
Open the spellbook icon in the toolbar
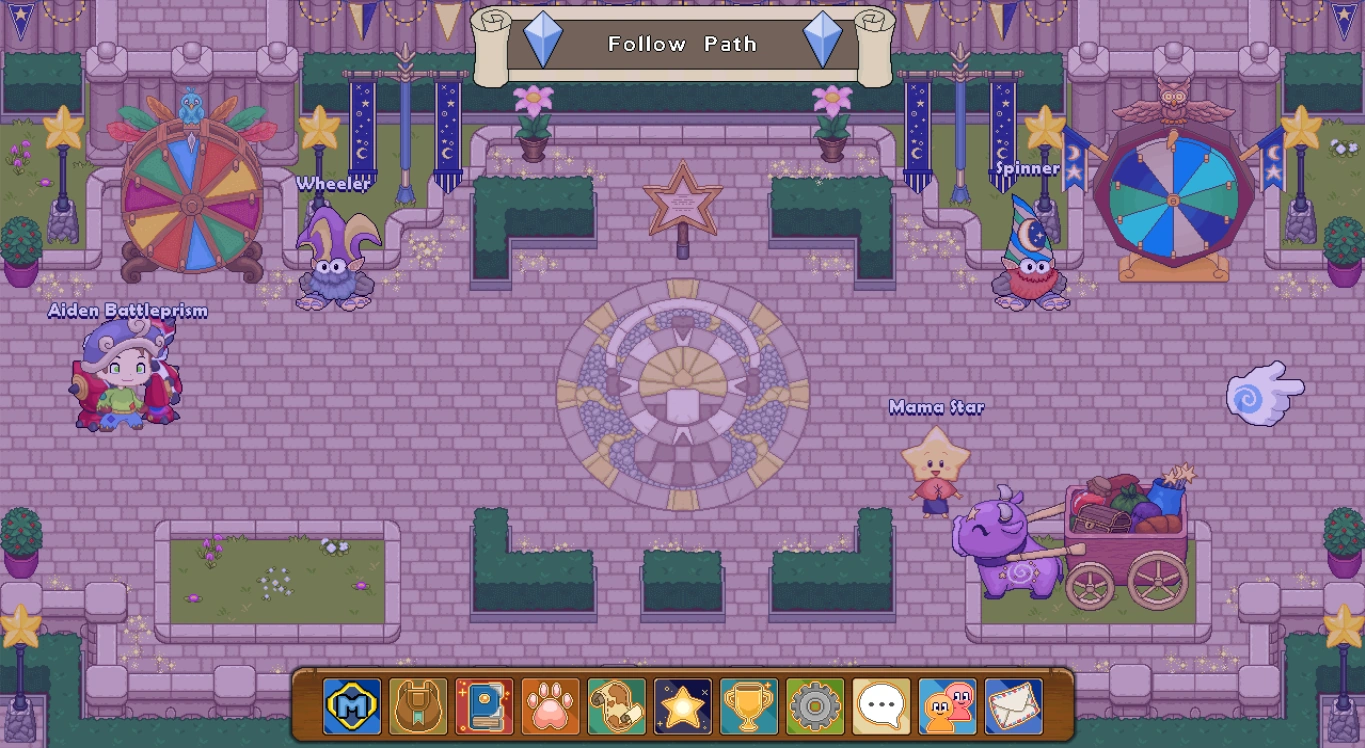point(483,705)
